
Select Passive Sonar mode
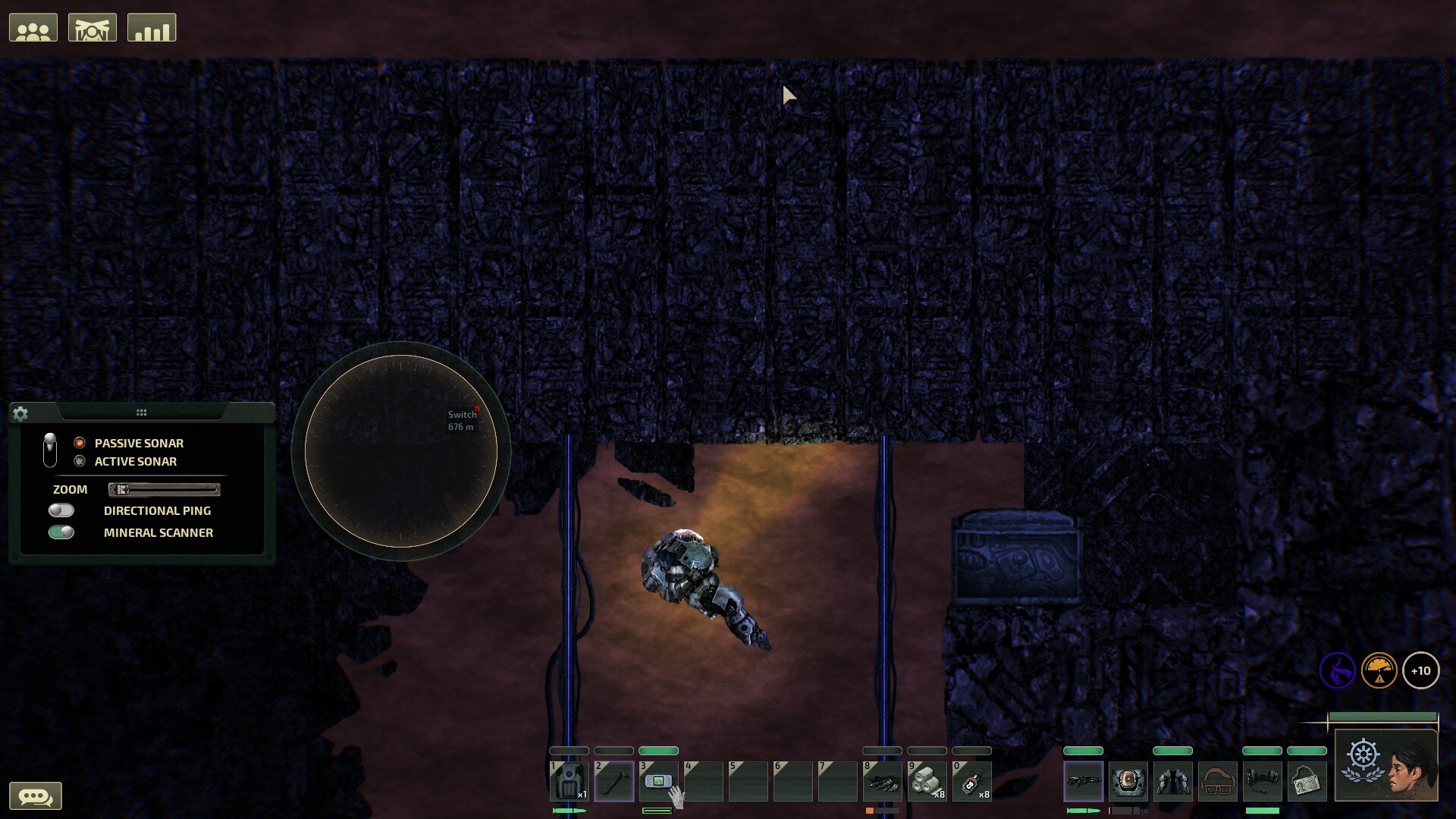(79, 443)
